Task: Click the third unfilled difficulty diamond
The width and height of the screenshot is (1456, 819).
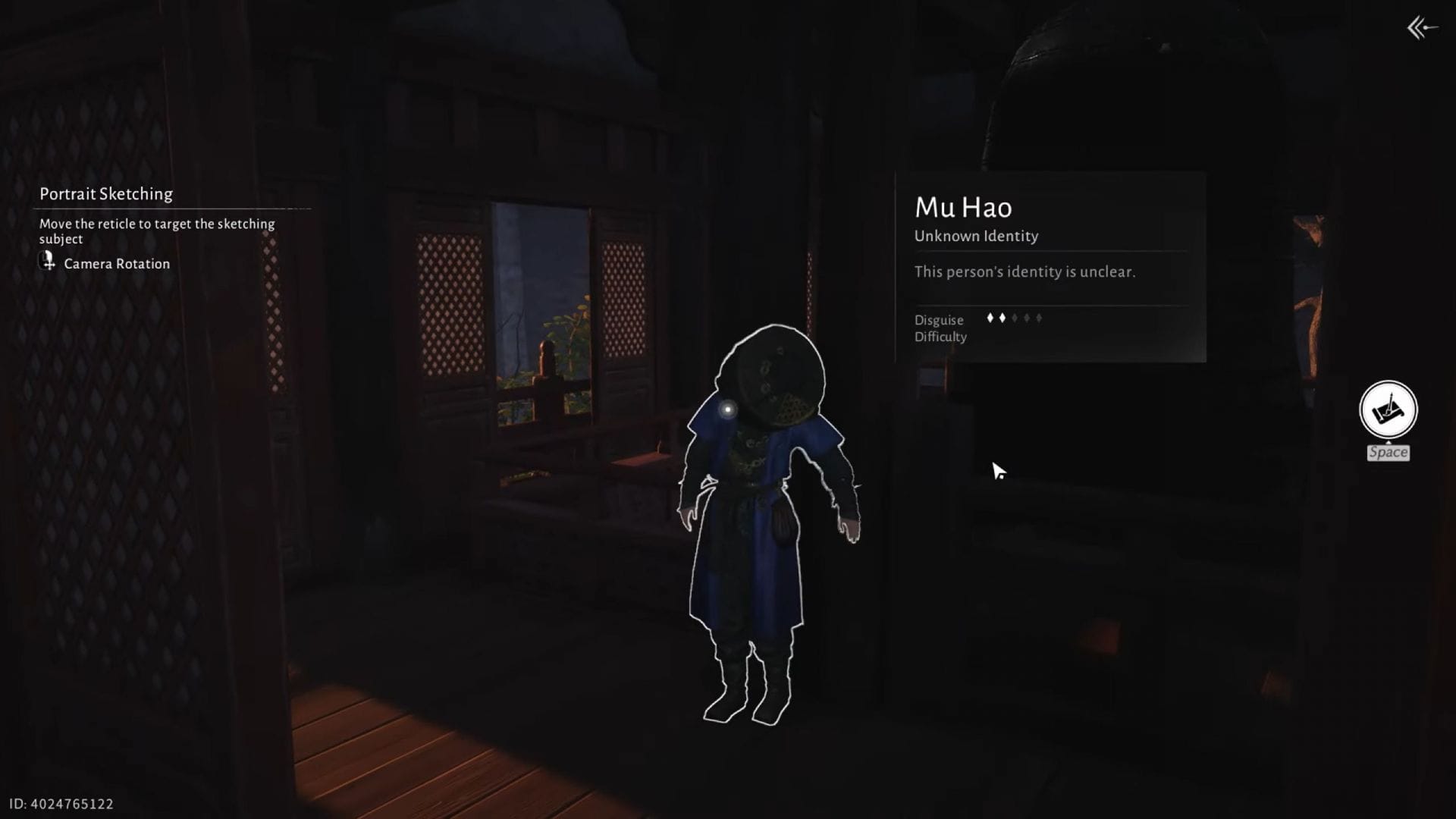Action: 1015,317
